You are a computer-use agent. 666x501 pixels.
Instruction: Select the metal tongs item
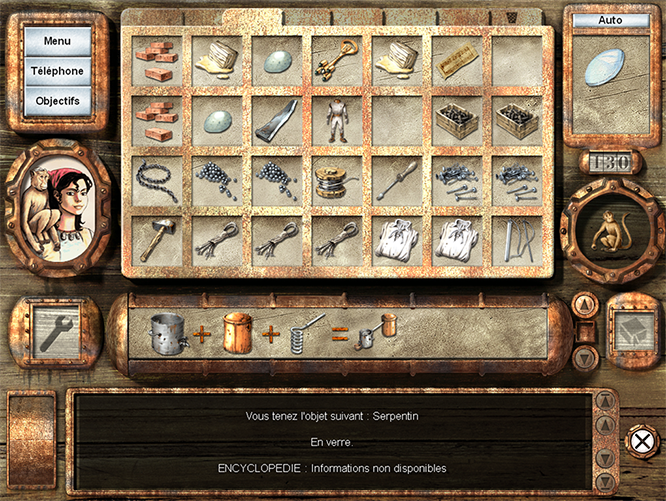point(515,241)
